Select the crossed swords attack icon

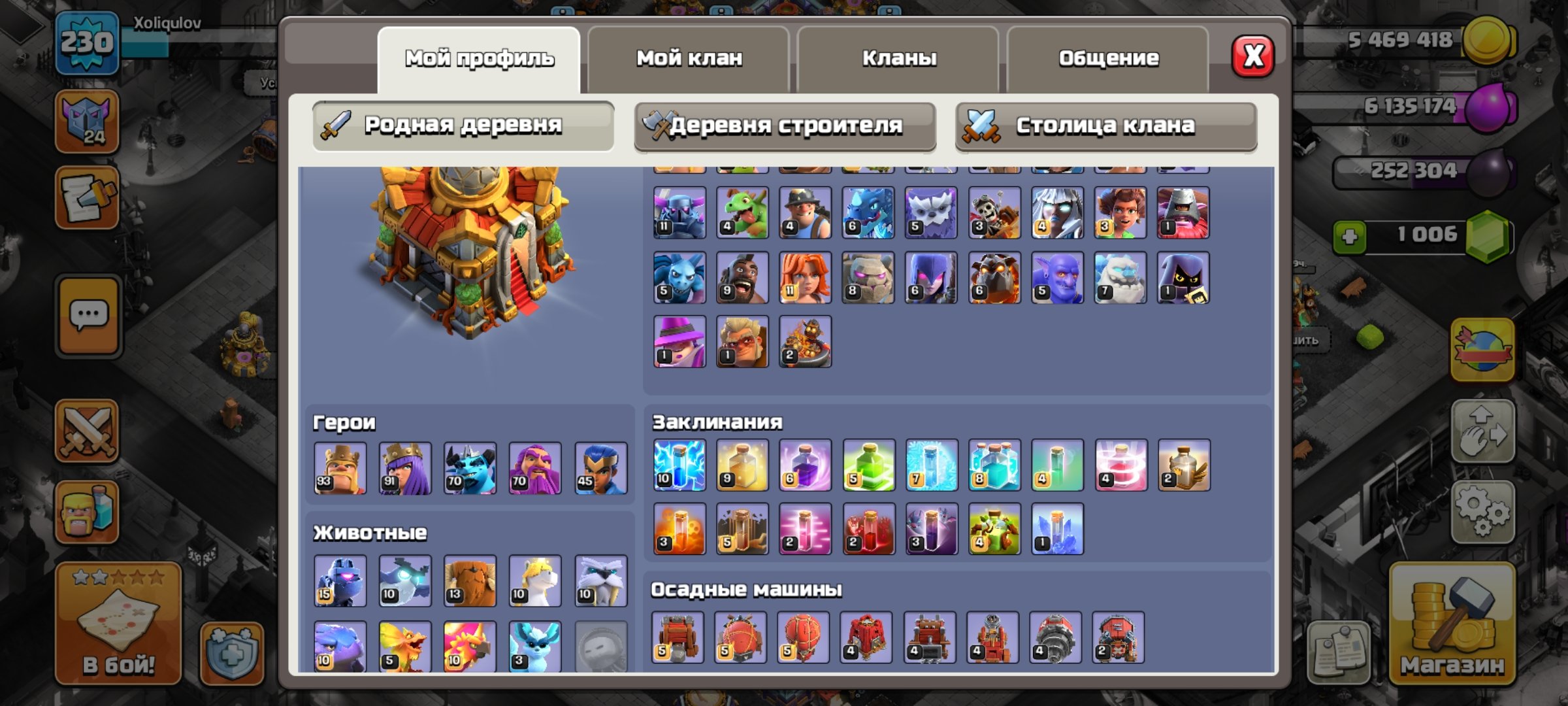tap(88, 428)
